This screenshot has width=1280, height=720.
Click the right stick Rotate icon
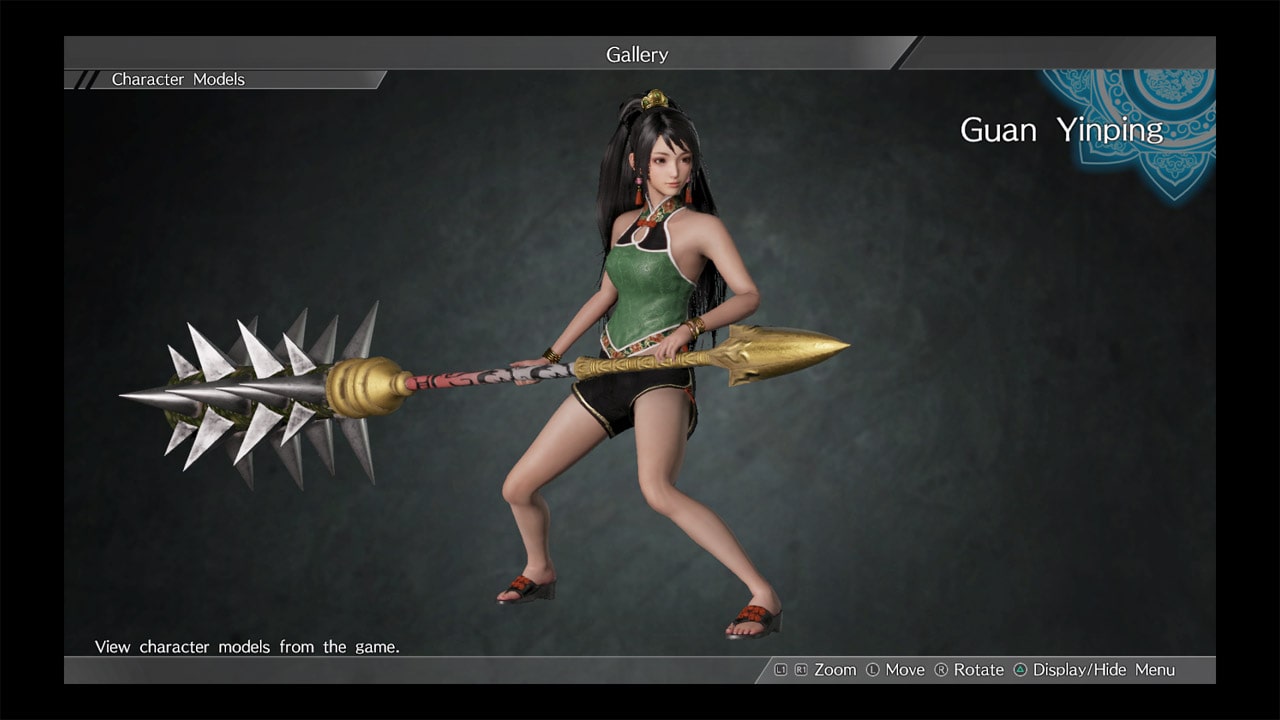pyautogui.click(x=943, y=670)
